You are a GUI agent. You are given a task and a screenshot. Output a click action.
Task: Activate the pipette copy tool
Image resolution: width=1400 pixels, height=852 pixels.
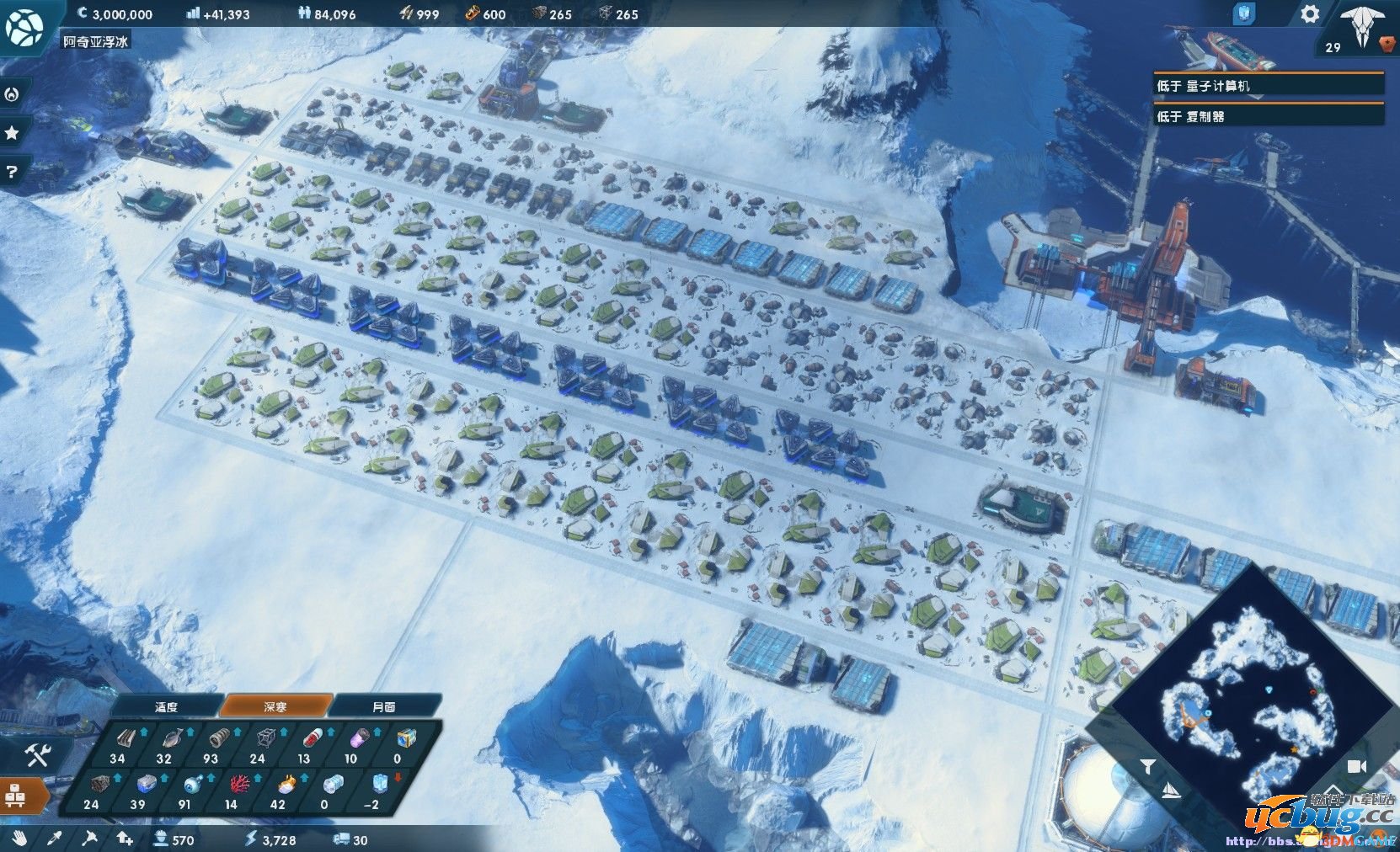click(55, 838)
